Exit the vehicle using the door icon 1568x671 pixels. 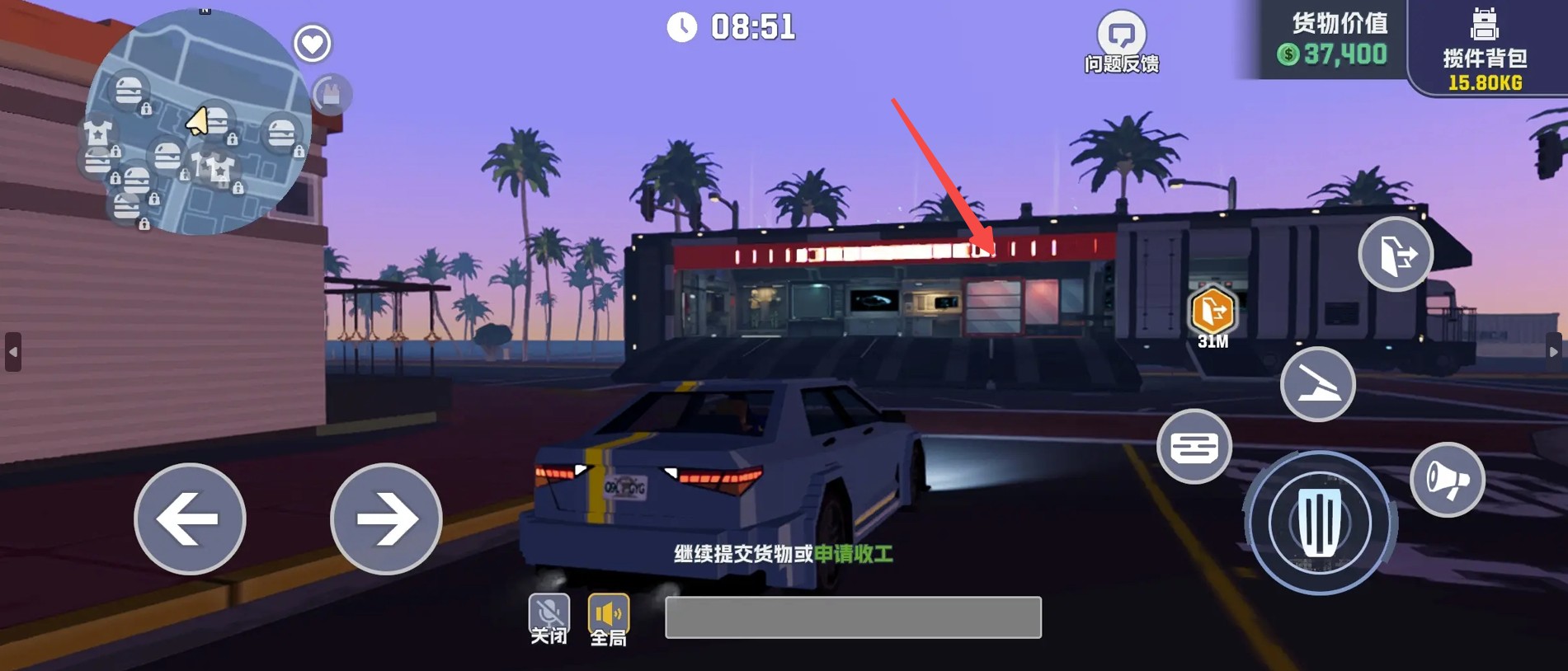click(1395, 255)
